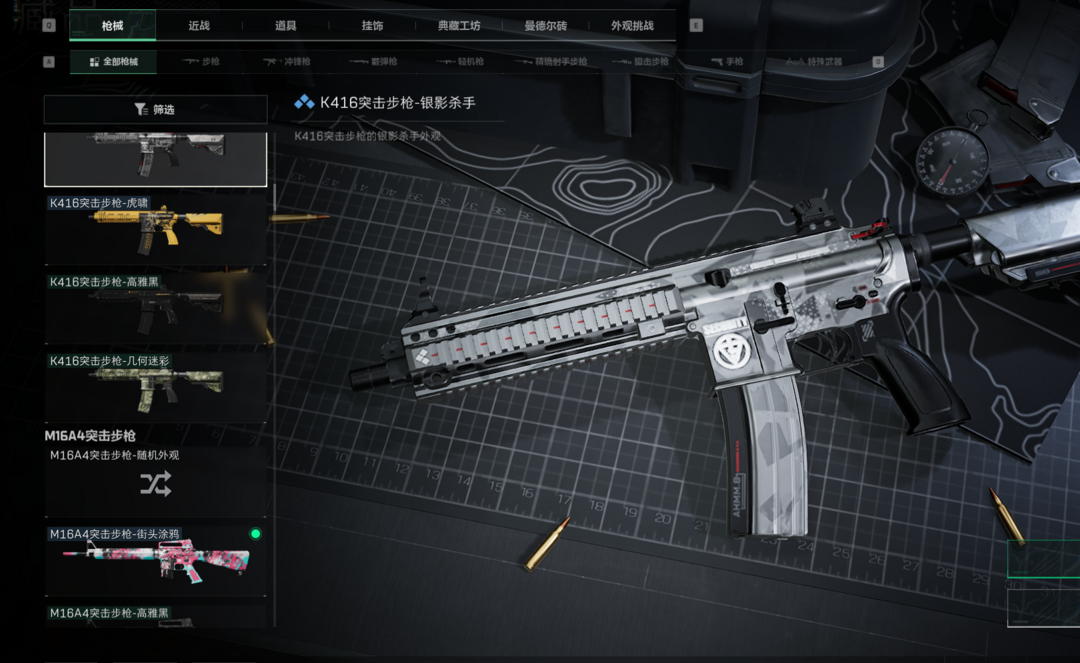This screenshot has height=663, width=1080.
Task: Select the 道具 tab
Action: (x=286, y=25)
